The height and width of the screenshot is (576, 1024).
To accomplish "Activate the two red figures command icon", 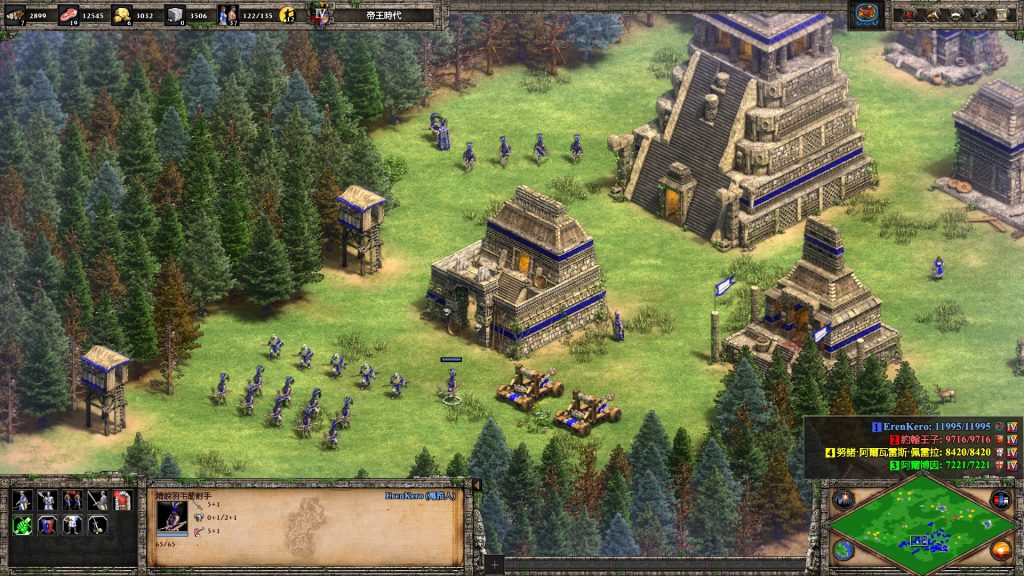I will [72, 501].
